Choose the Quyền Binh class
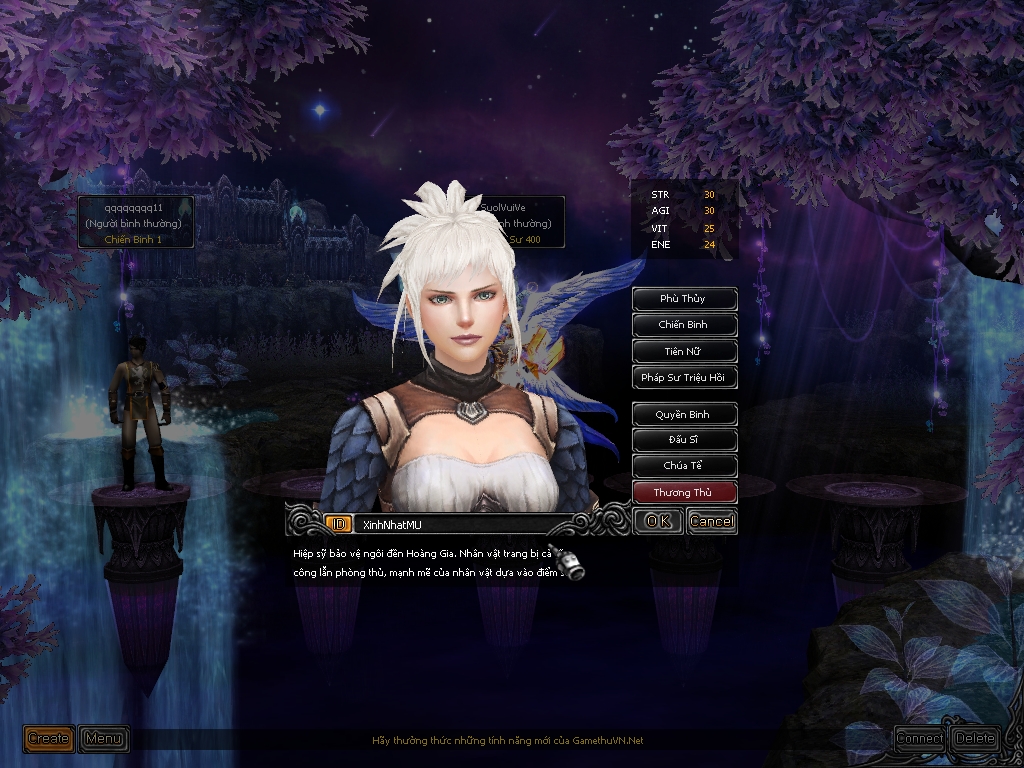 point(684,414)
